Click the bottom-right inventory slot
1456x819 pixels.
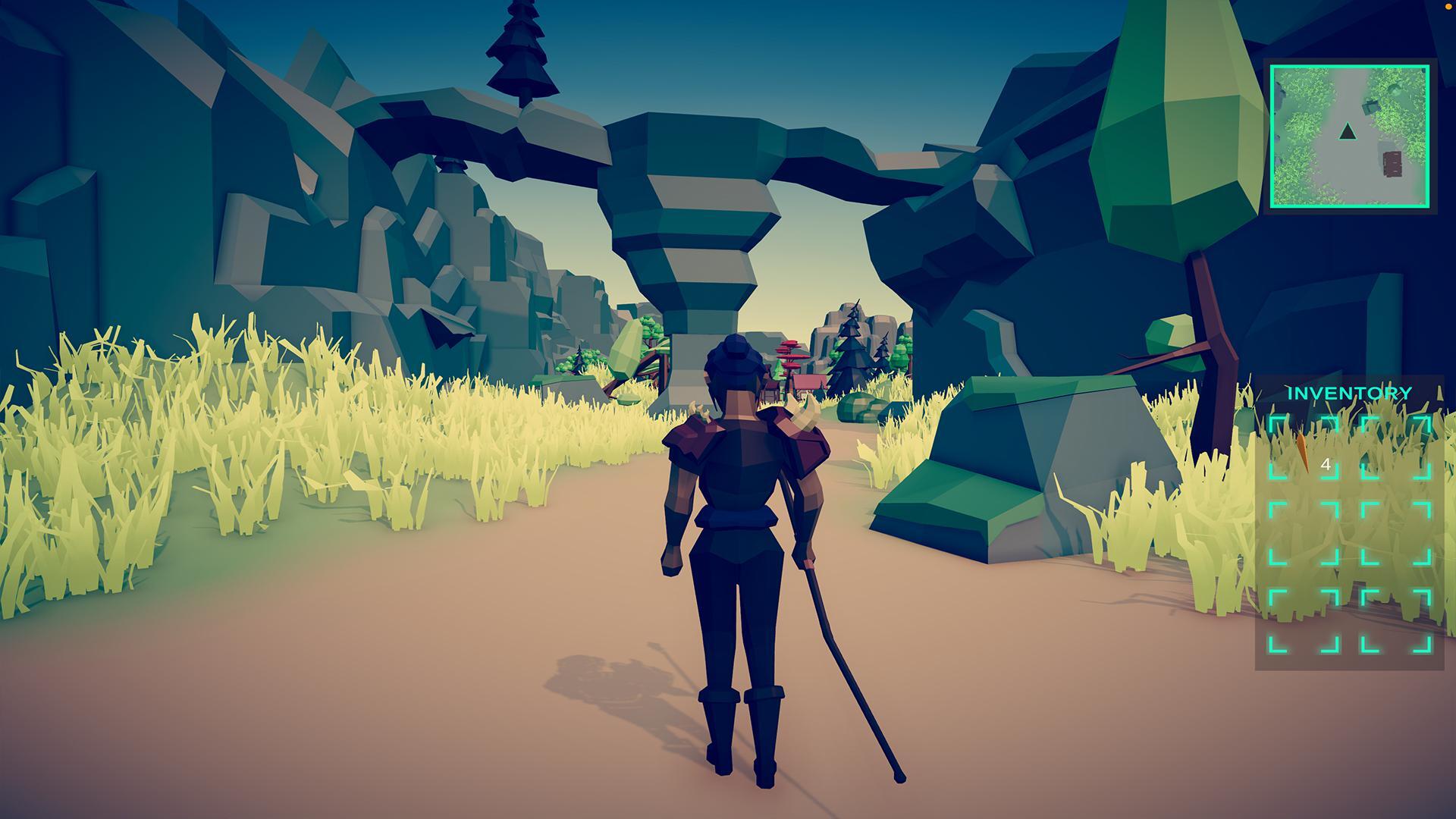click(x=1395, y=619)
